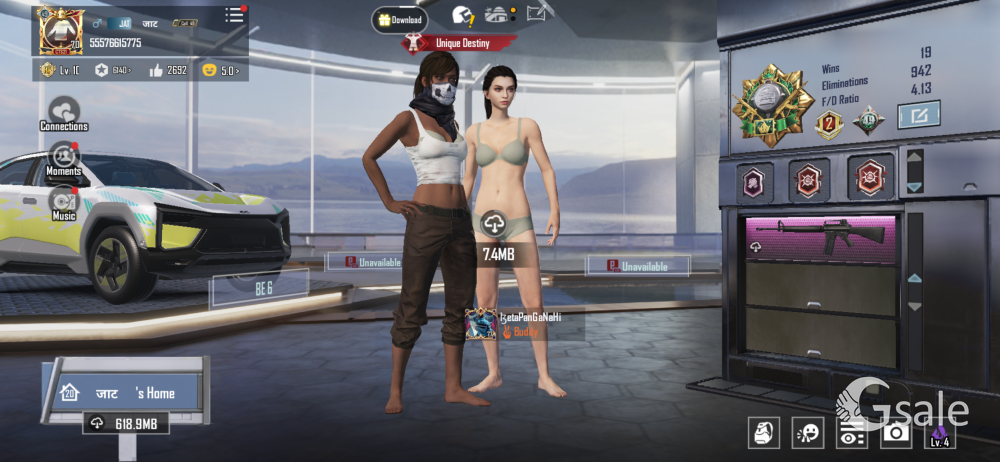Open the helmet icon with exclamation mark
The image size is (1000, 462).
point(463,15)
